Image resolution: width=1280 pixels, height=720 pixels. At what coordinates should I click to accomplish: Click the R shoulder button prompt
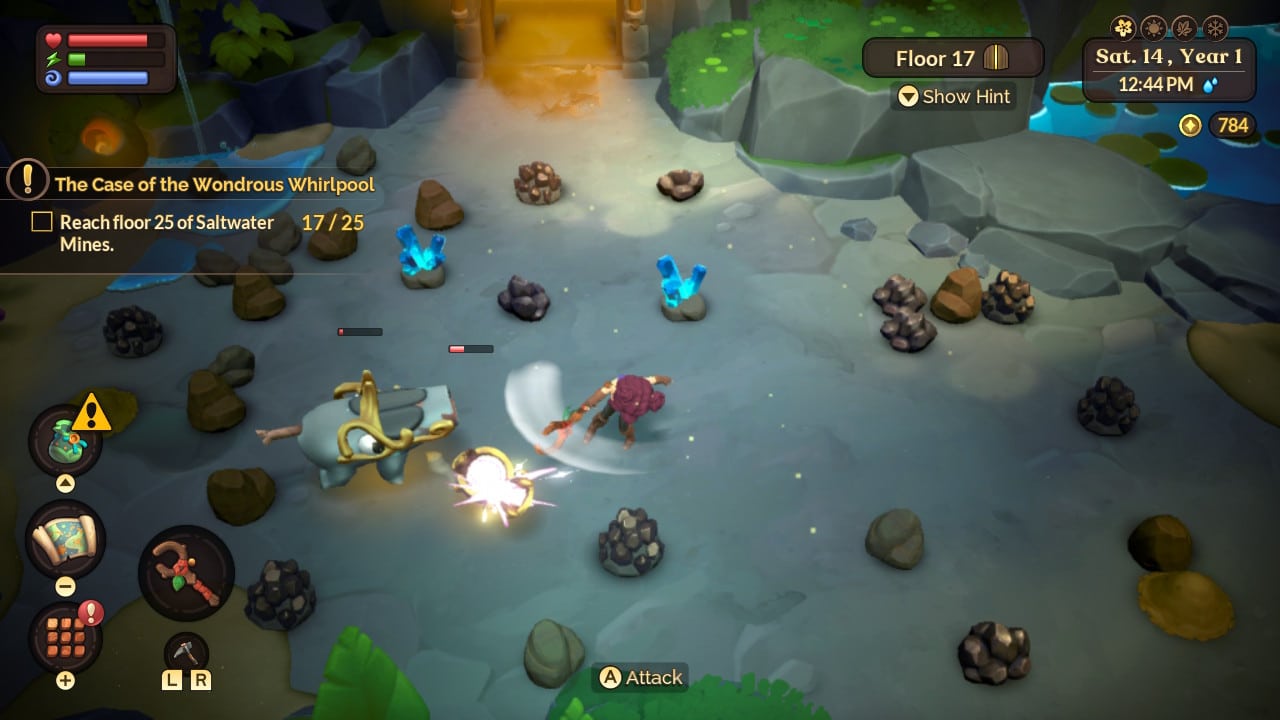point(202,681)
